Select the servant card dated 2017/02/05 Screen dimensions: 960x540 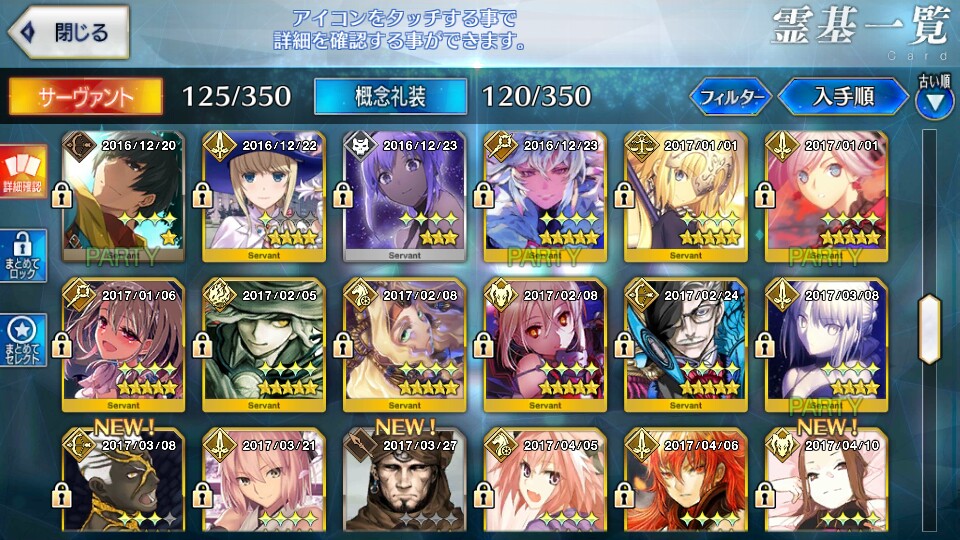point(264,345)
